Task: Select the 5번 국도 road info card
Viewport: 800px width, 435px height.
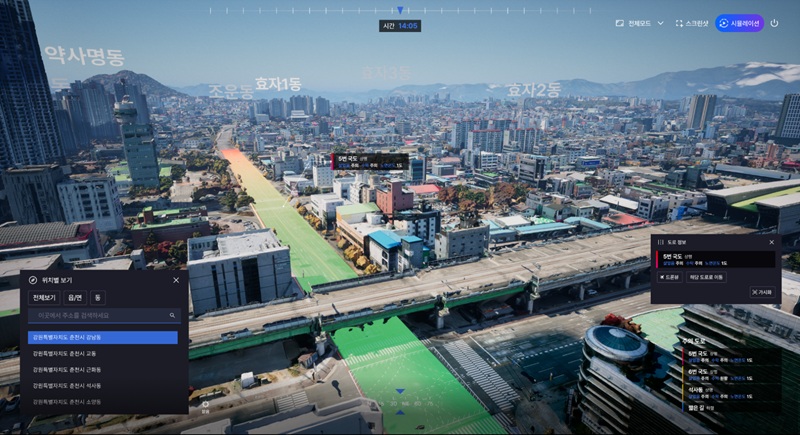Action: pos(714,259)
